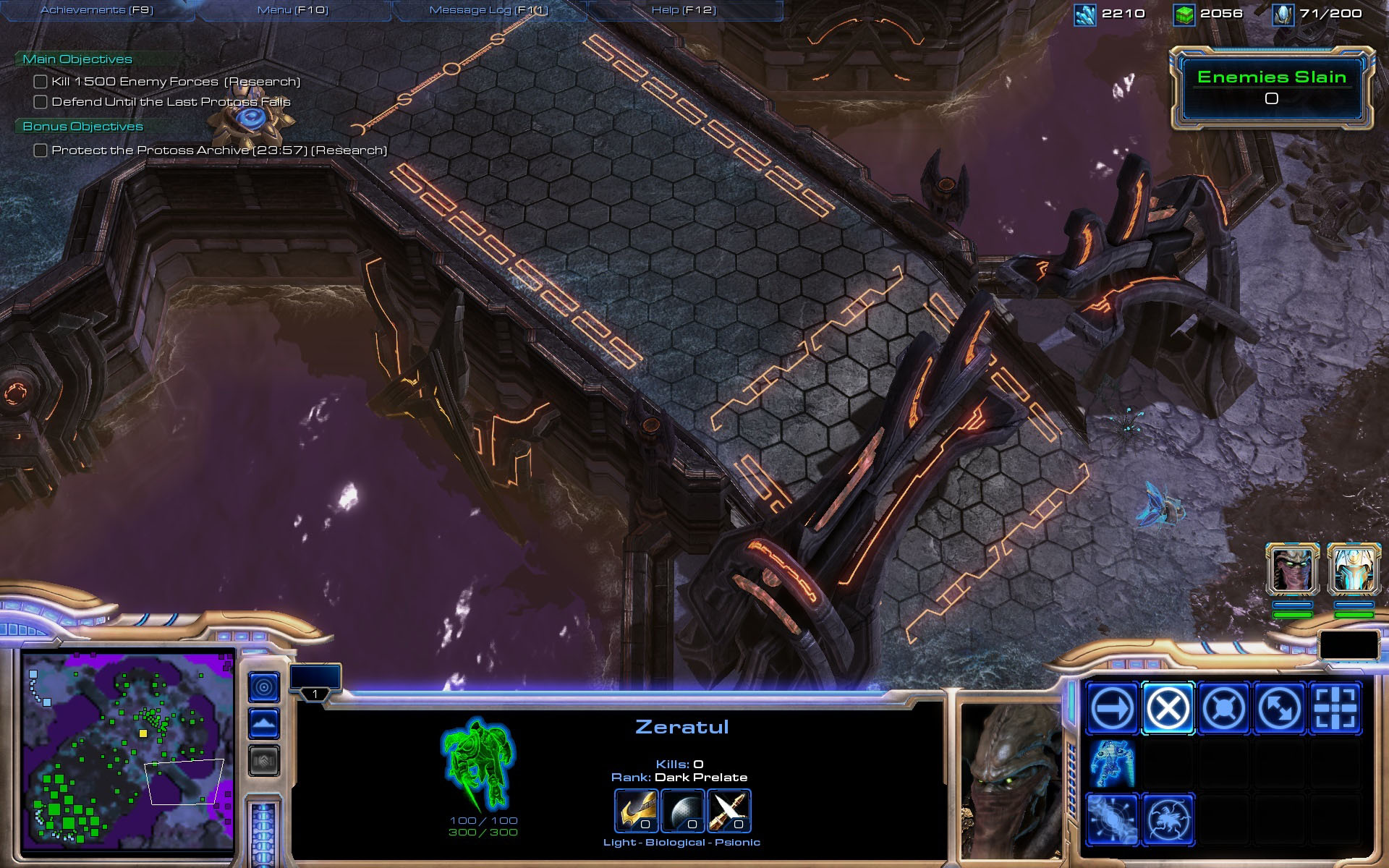Open the Menu (F10) button
Image resolution: width=1389 pixels, height=868 pixels.
tap(292, 10)
